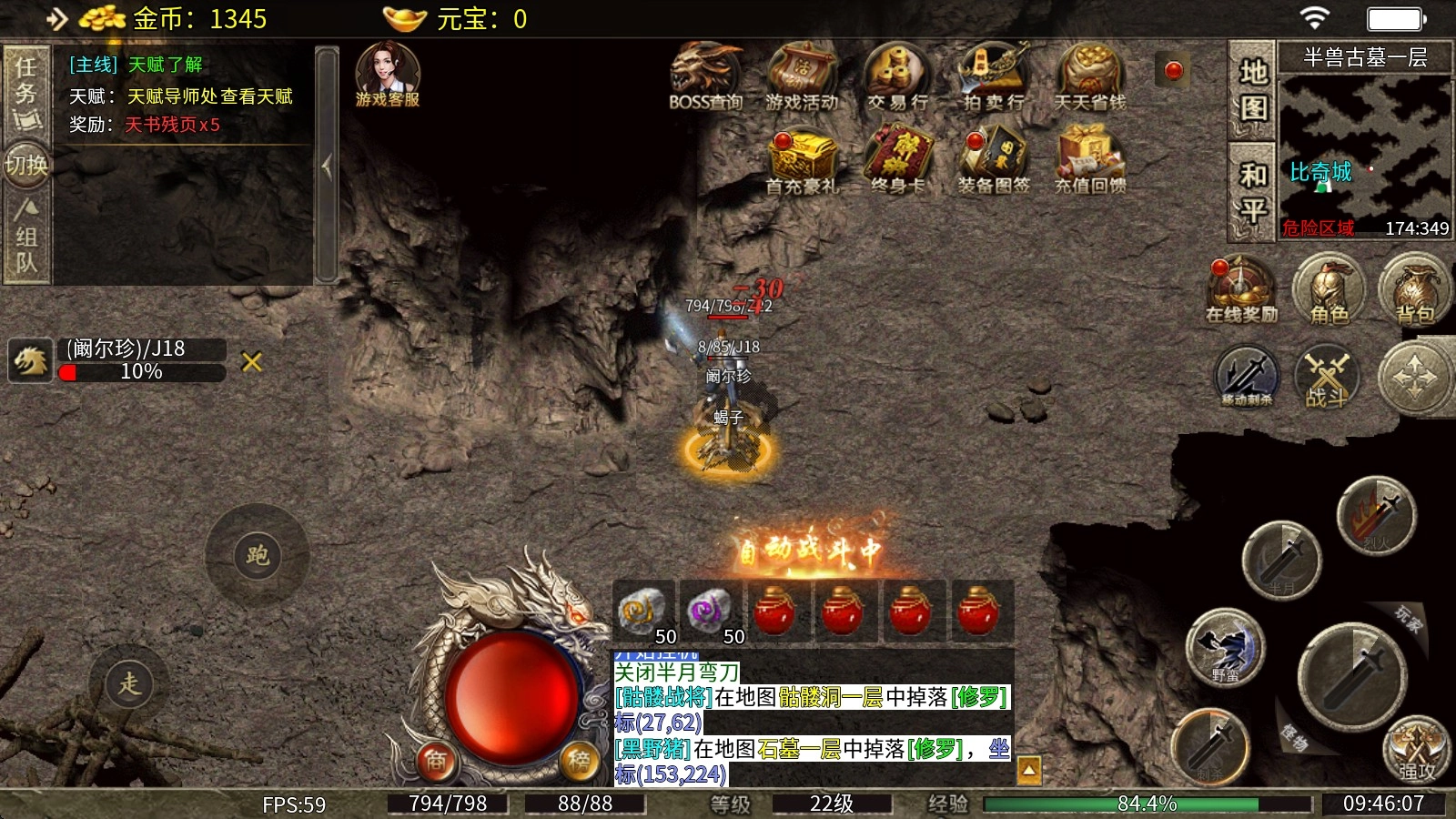Open the BOSS查询 lookup icon
Image resolution: width=1456 pixels, height=819 pixels.
point(706,76)
